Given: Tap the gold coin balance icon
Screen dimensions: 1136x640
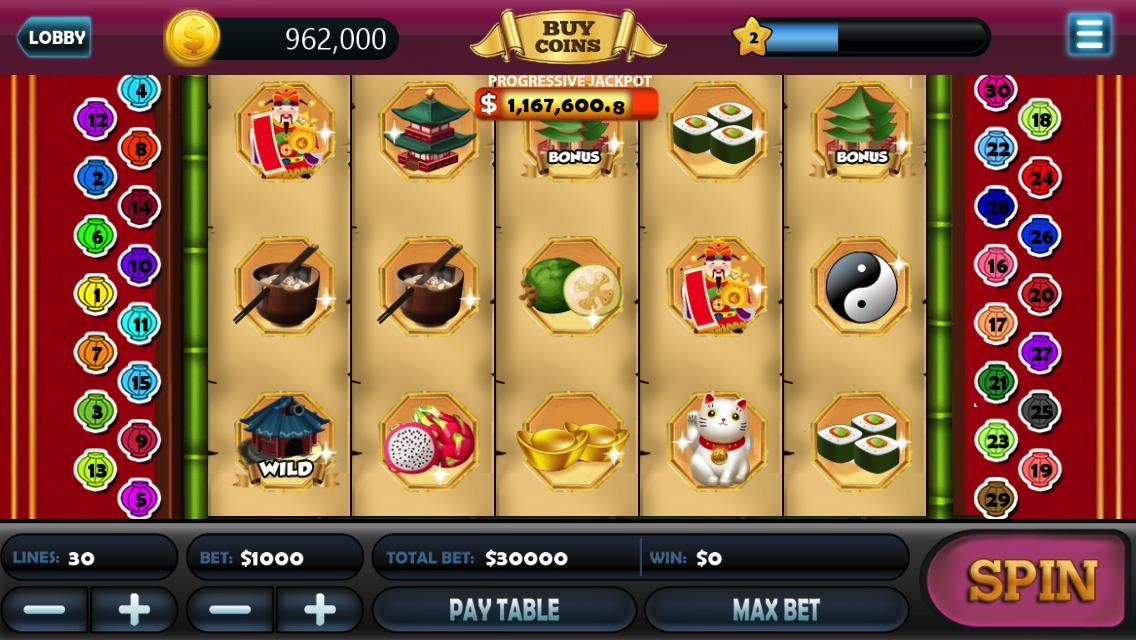Looking at the screenshot, I should 192,38.
